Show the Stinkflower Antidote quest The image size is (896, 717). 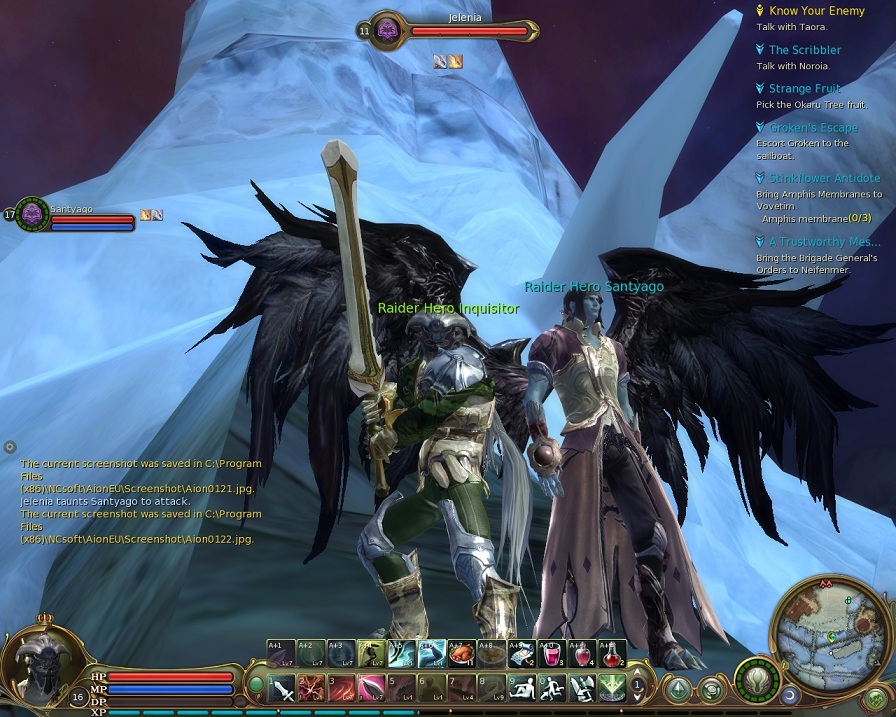tap(824, 178)
